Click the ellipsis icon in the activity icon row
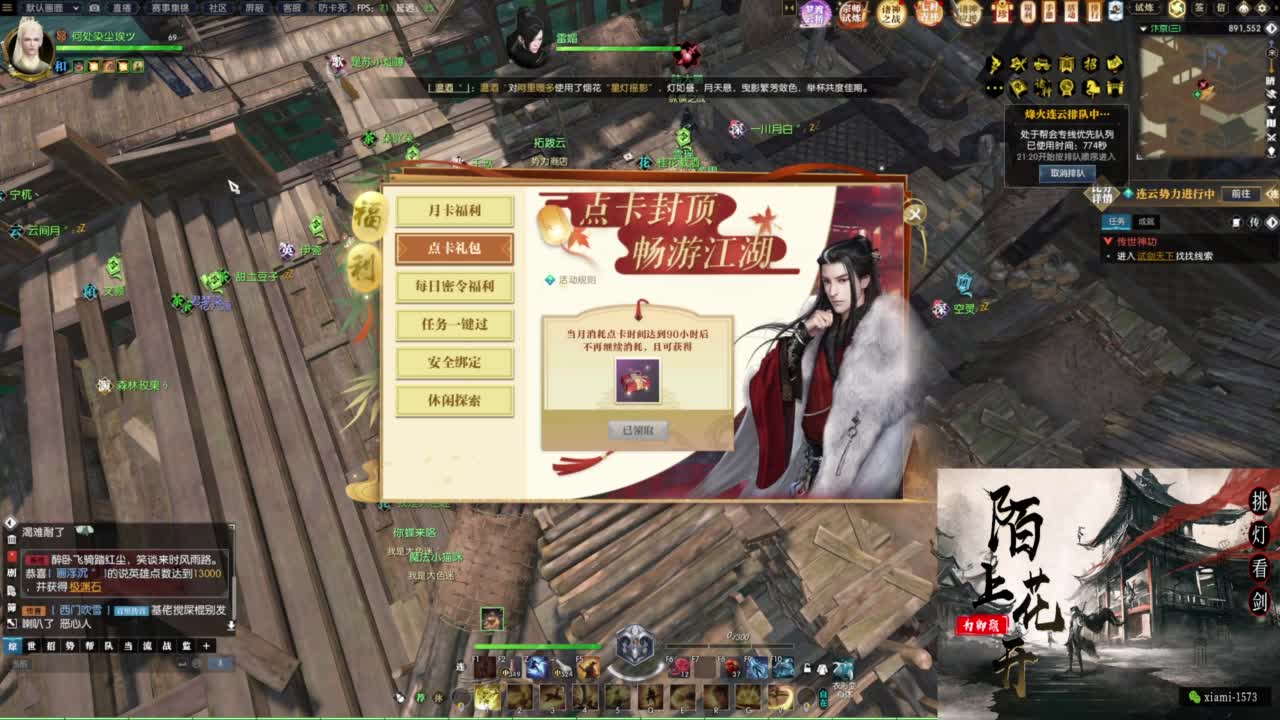The width and height of the screenshot is (1280, 720). [993, 88]
